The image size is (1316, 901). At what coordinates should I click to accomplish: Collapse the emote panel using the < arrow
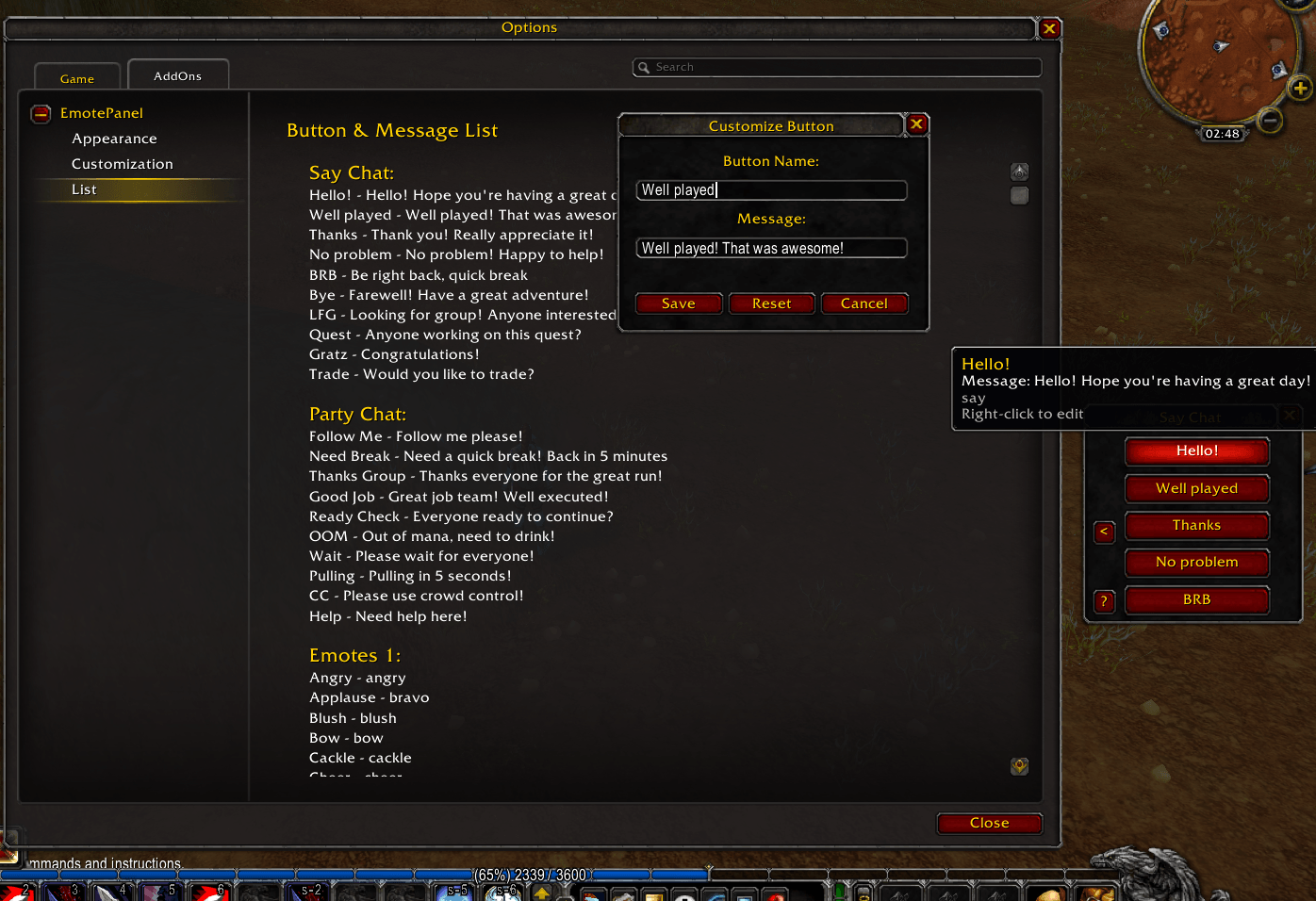(x=1104, y=532)
